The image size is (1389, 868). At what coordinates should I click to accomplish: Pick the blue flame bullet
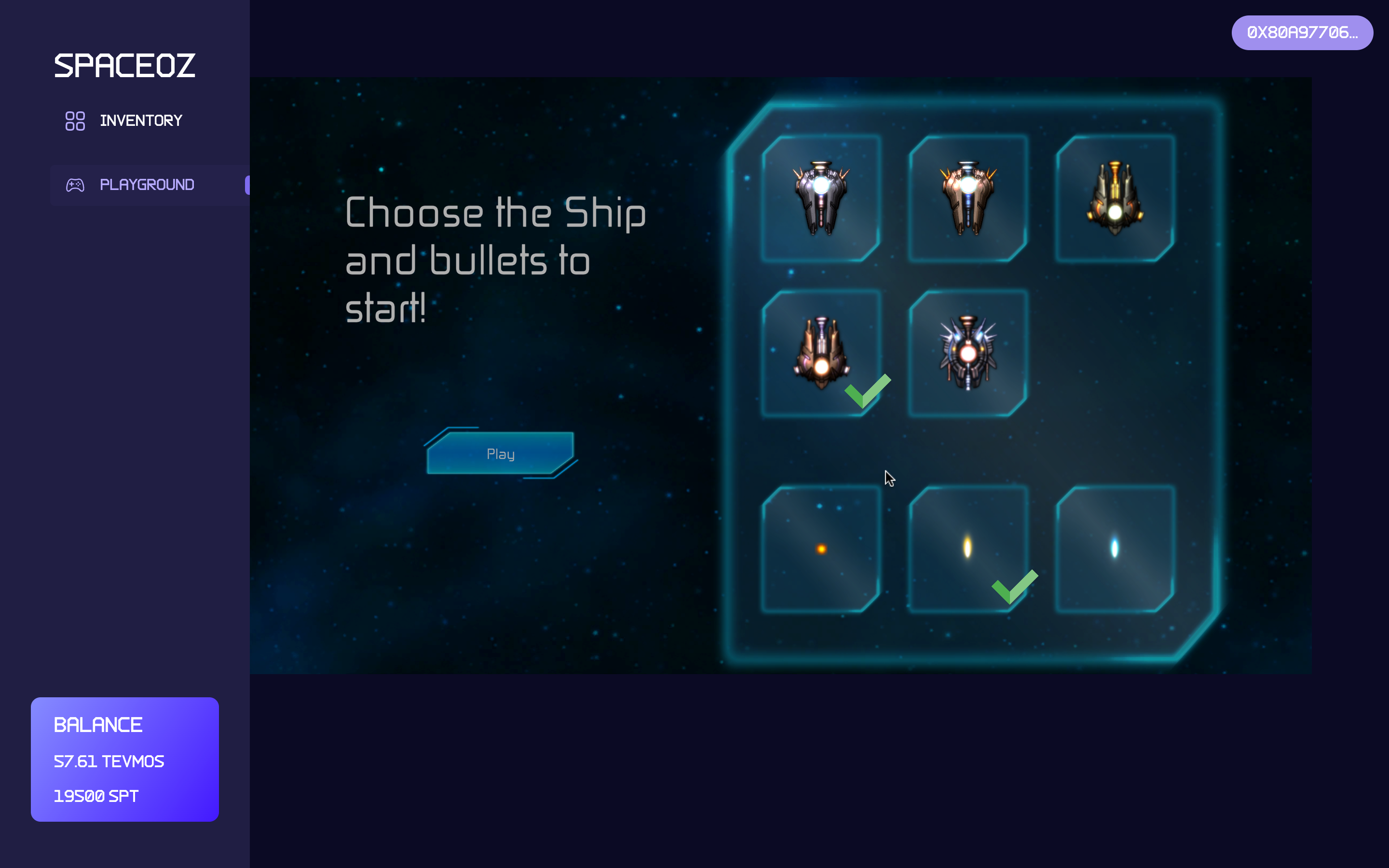(x=1115, y=549)
